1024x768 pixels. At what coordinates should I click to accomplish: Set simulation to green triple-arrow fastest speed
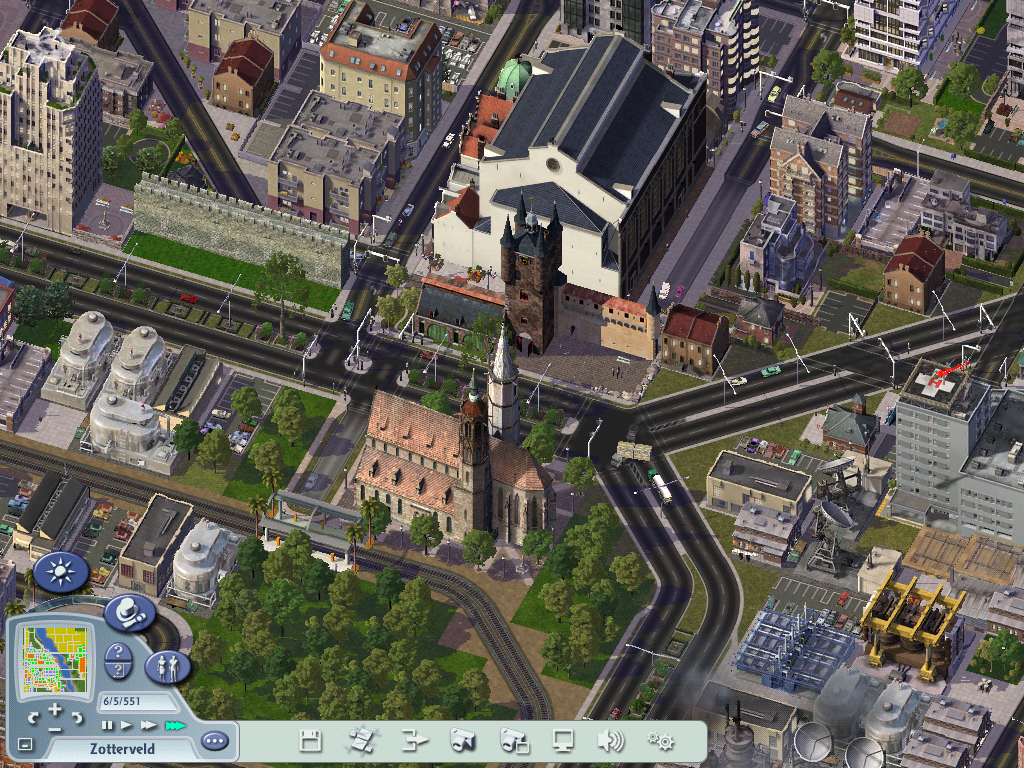tap(175, 724)
